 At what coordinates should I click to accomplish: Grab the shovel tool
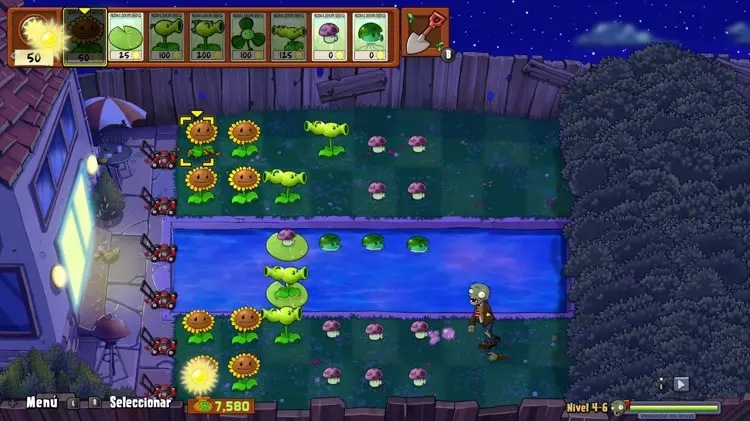[426, 31]
